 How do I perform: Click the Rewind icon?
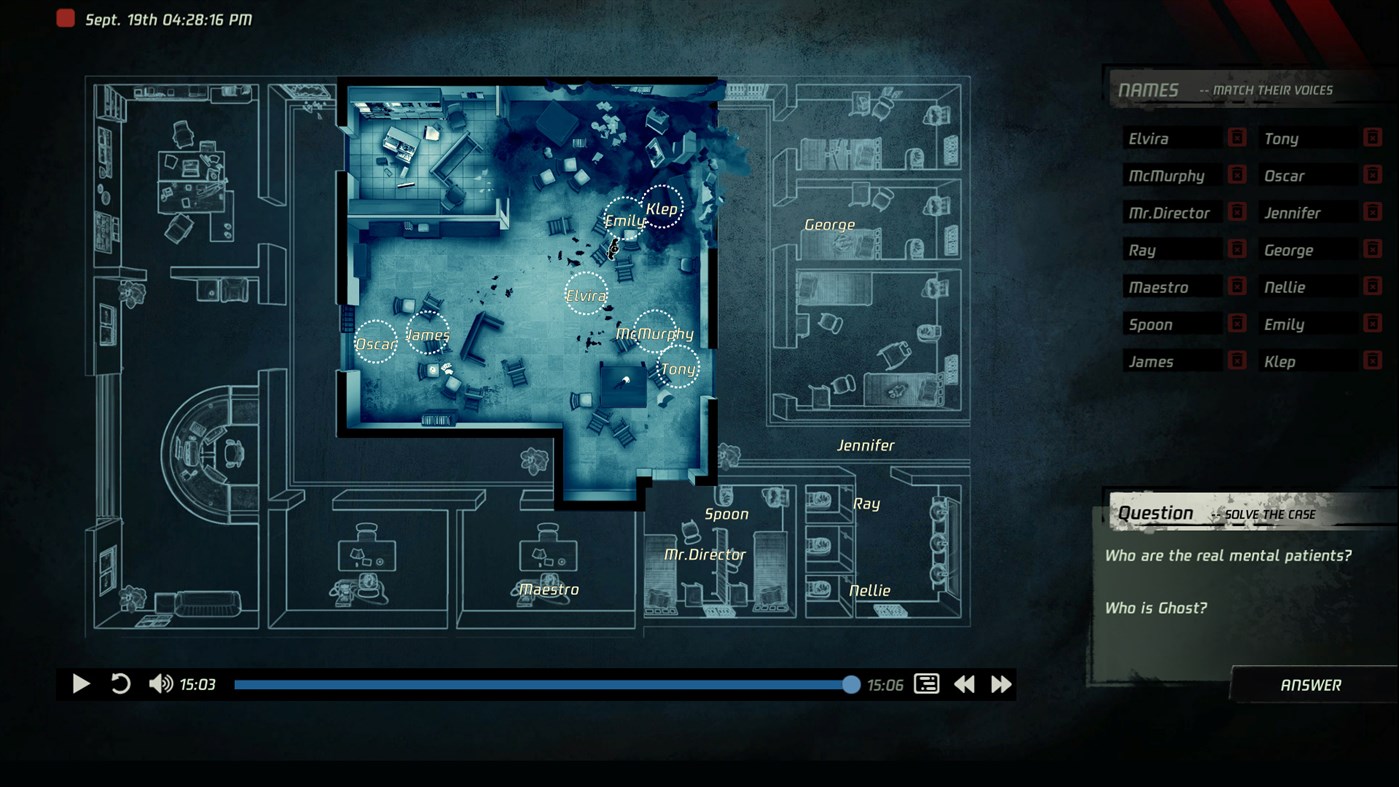963,683
